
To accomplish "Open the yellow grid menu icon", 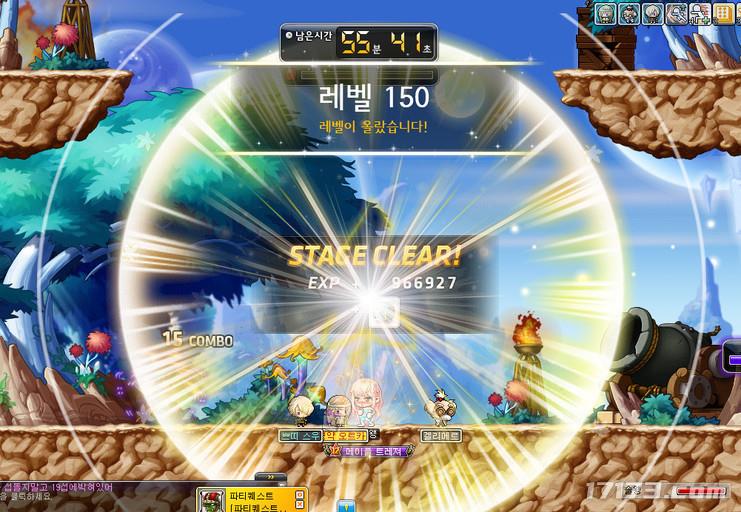I will point(723,13).
